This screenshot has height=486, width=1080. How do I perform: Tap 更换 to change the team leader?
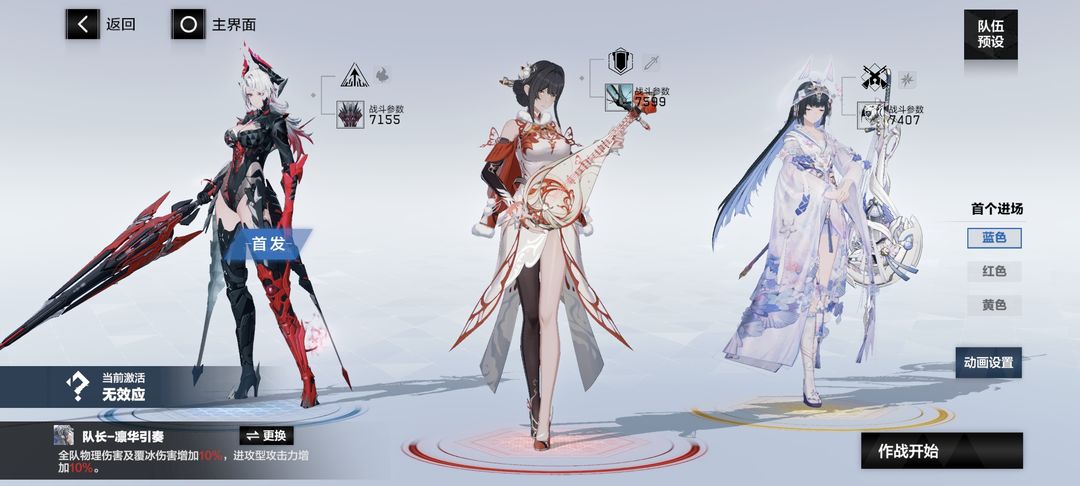(x=267, y=435)
